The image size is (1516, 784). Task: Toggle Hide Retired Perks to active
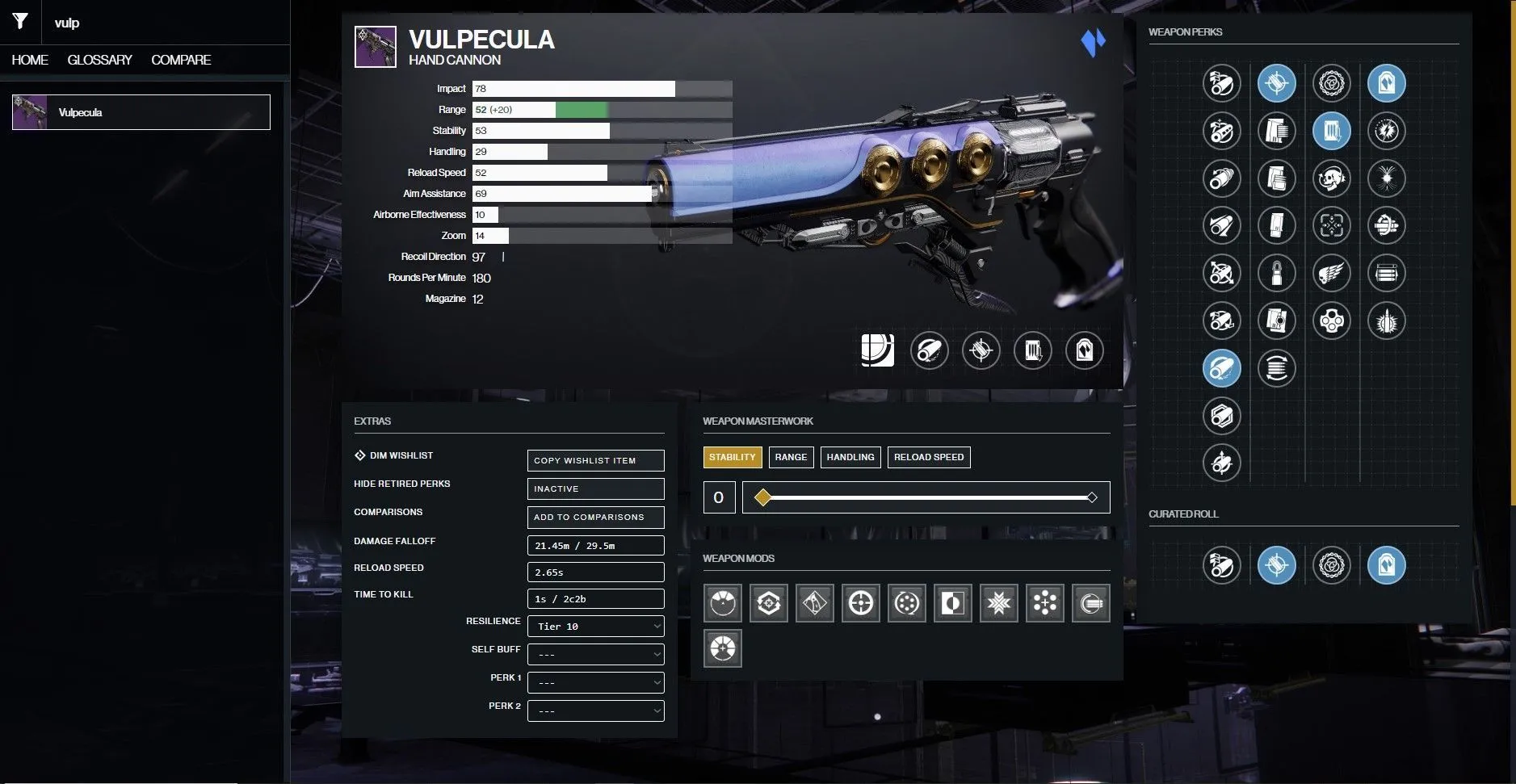[594, 488]
